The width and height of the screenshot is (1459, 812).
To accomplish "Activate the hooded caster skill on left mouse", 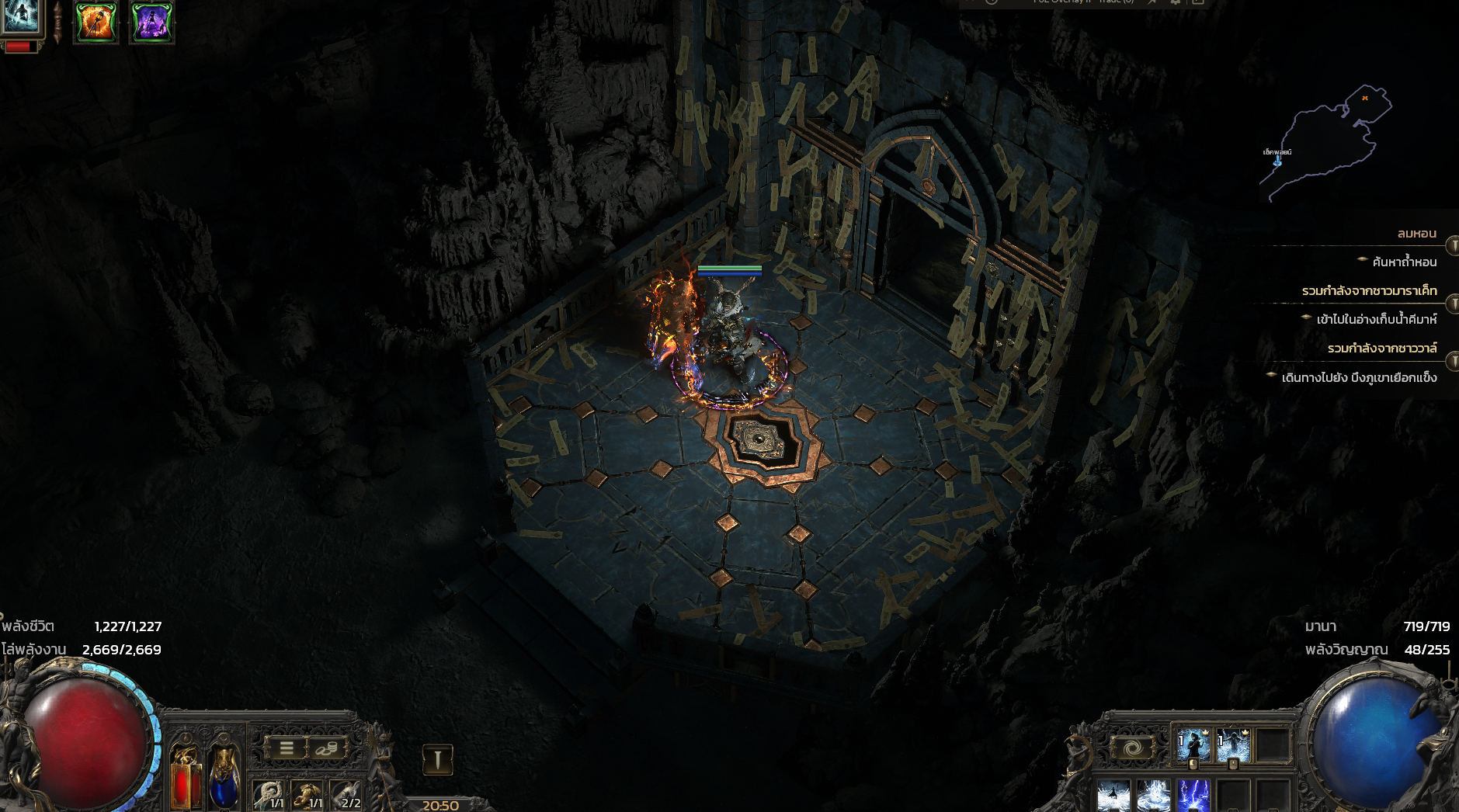I will [x=1194, y=745].
